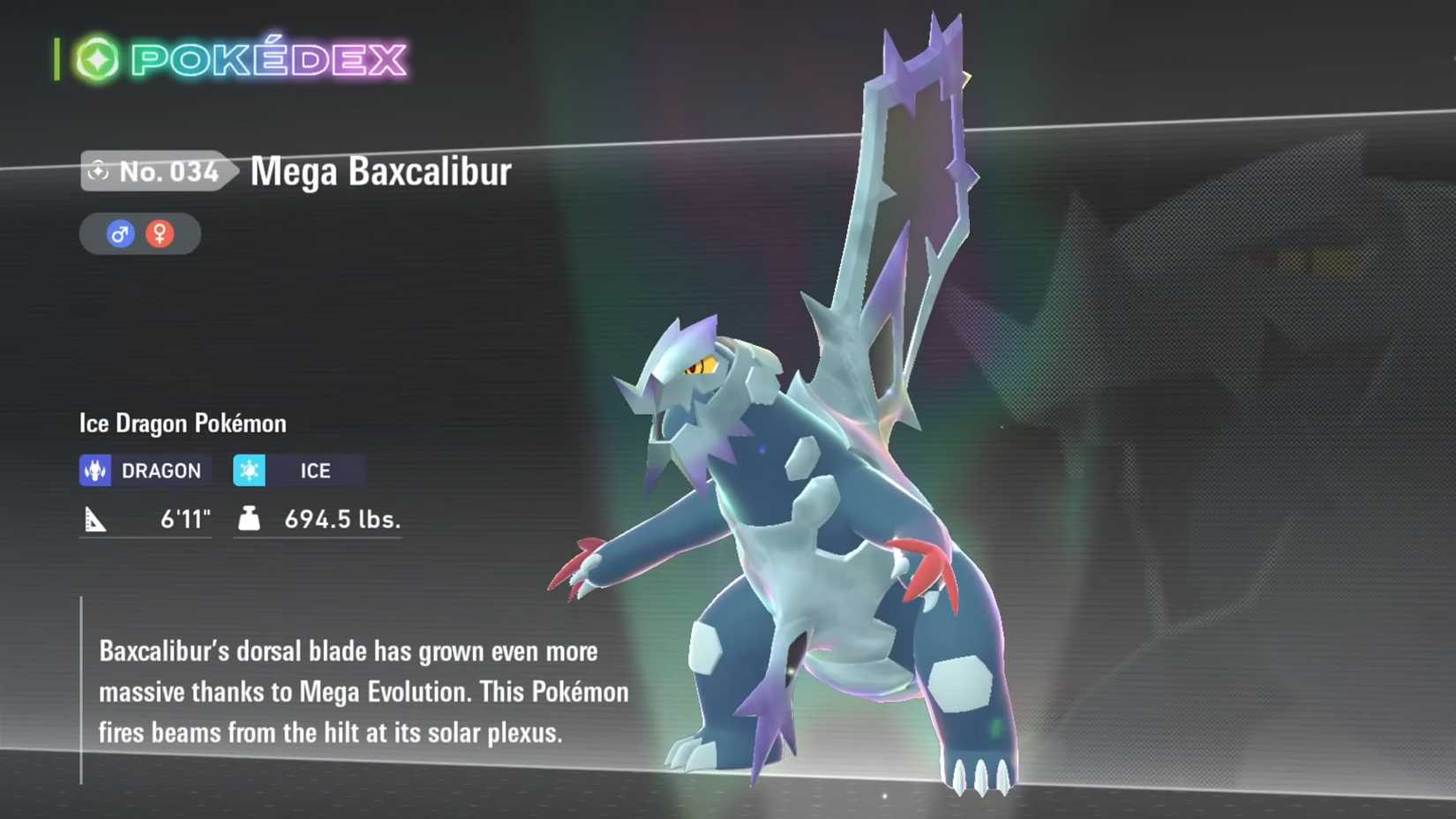Viewport: 1456px width, 819px height.
Task: Select the Dragon type icon
Action: pos(95,470)
